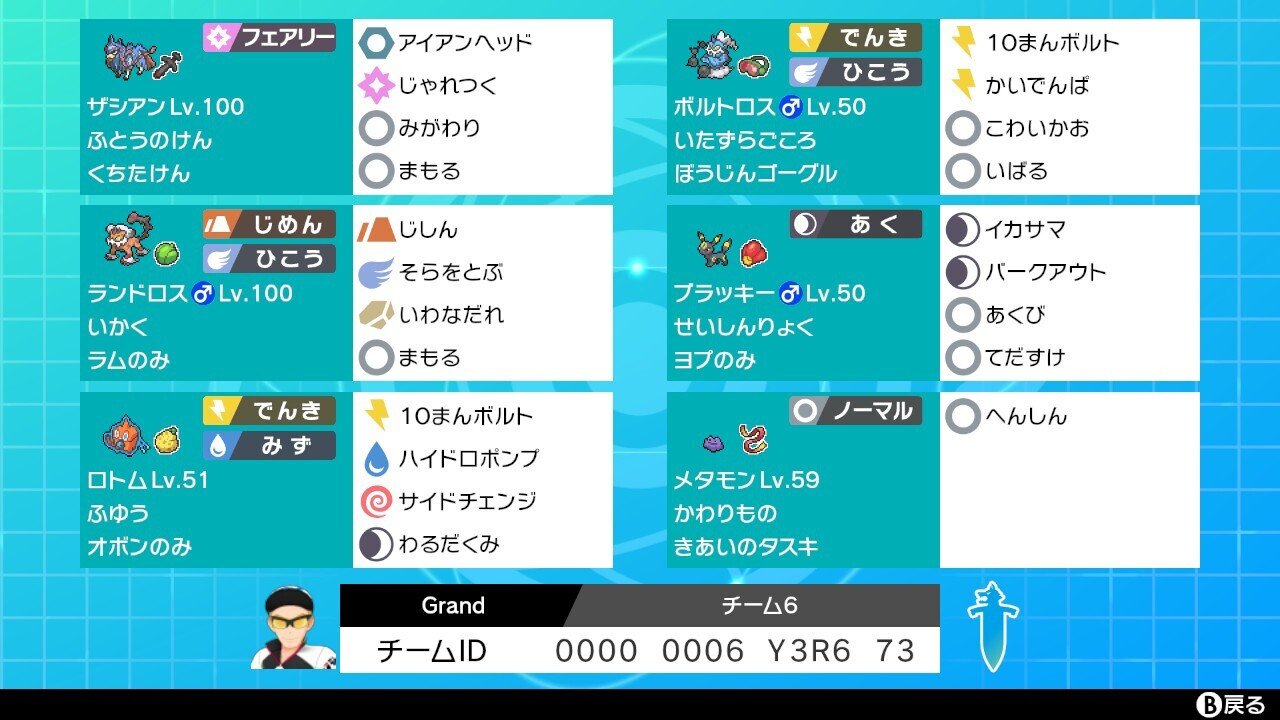Select the Dark type icon beside イカサマ
Screen dimensions: 1280x720
click(962, 227)
